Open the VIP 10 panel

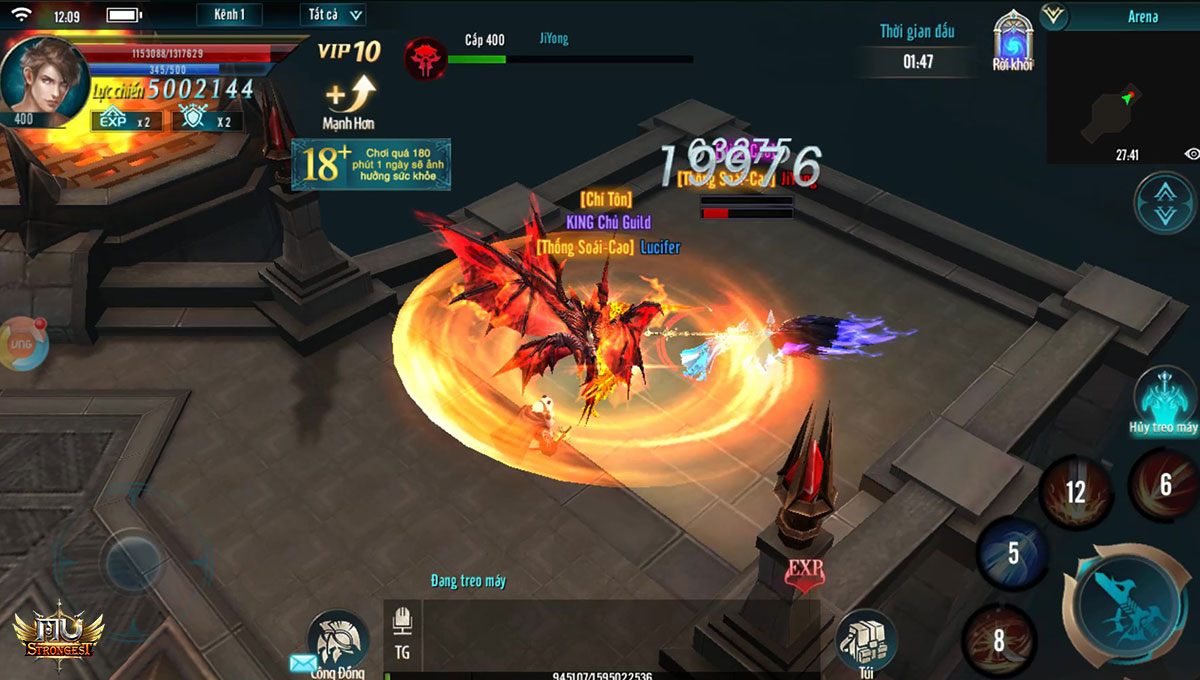click(x=349, y=52)
